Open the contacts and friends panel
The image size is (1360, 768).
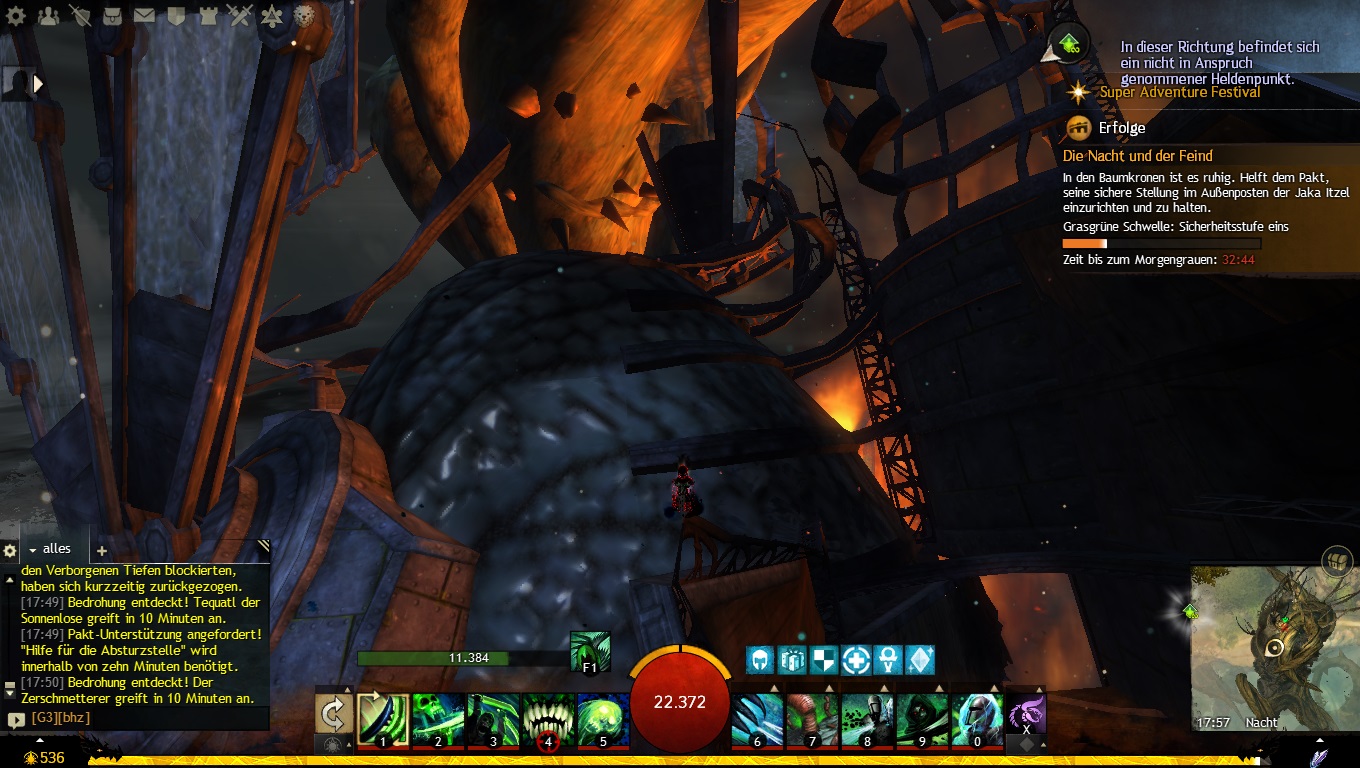coord(47,15)
